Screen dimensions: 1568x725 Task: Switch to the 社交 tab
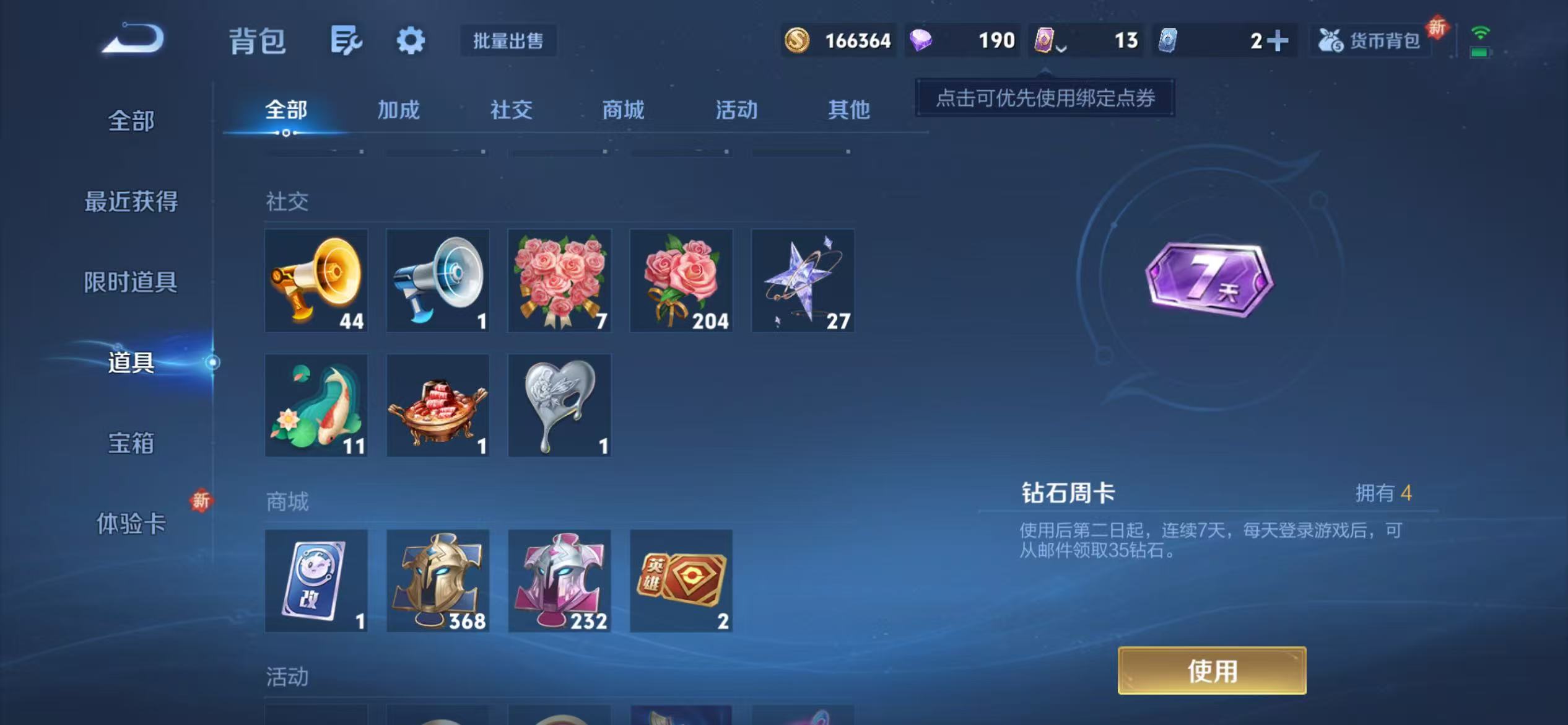[510, 110]
